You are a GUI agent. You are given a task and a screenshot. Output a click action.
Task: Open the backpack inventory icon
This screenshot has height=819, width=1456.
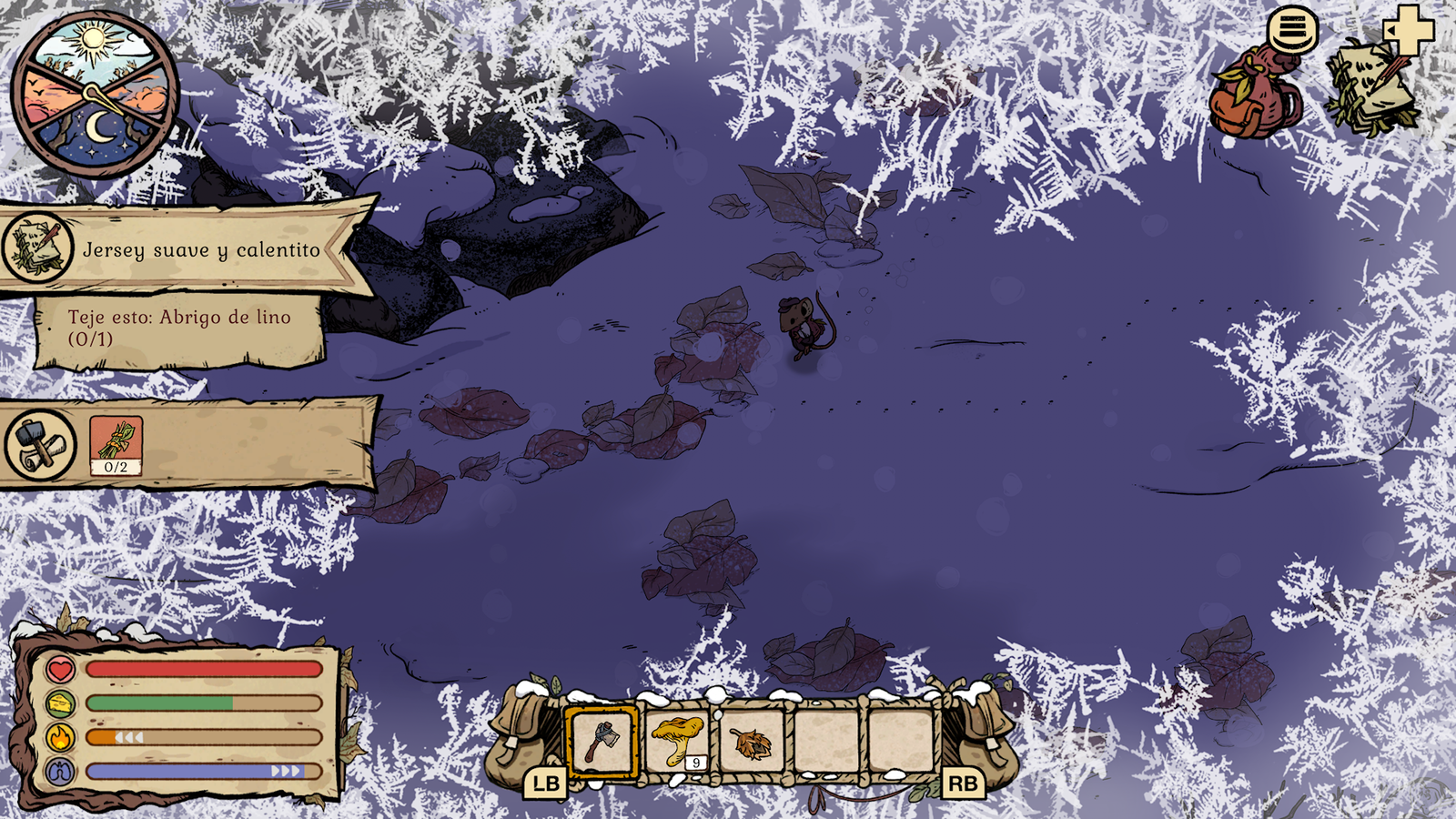point(1256,96)
